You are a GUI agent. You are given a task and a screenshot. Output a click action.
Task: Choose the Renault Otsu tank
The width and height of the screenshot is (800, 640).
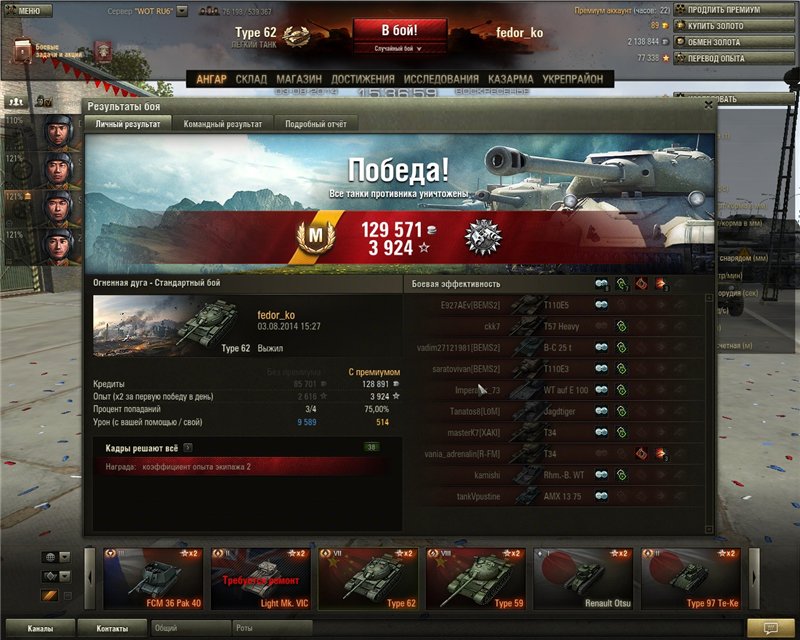(x=584, y=578)
